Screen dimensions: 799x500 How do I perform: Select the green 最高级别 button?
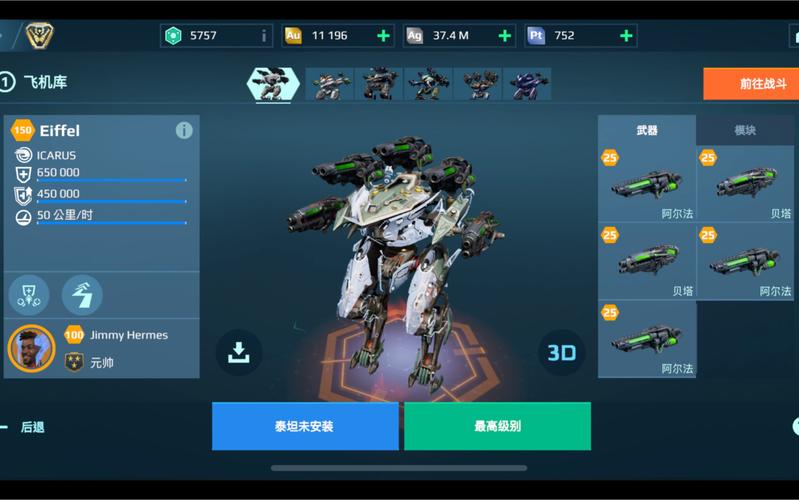[x=497, y=426]
